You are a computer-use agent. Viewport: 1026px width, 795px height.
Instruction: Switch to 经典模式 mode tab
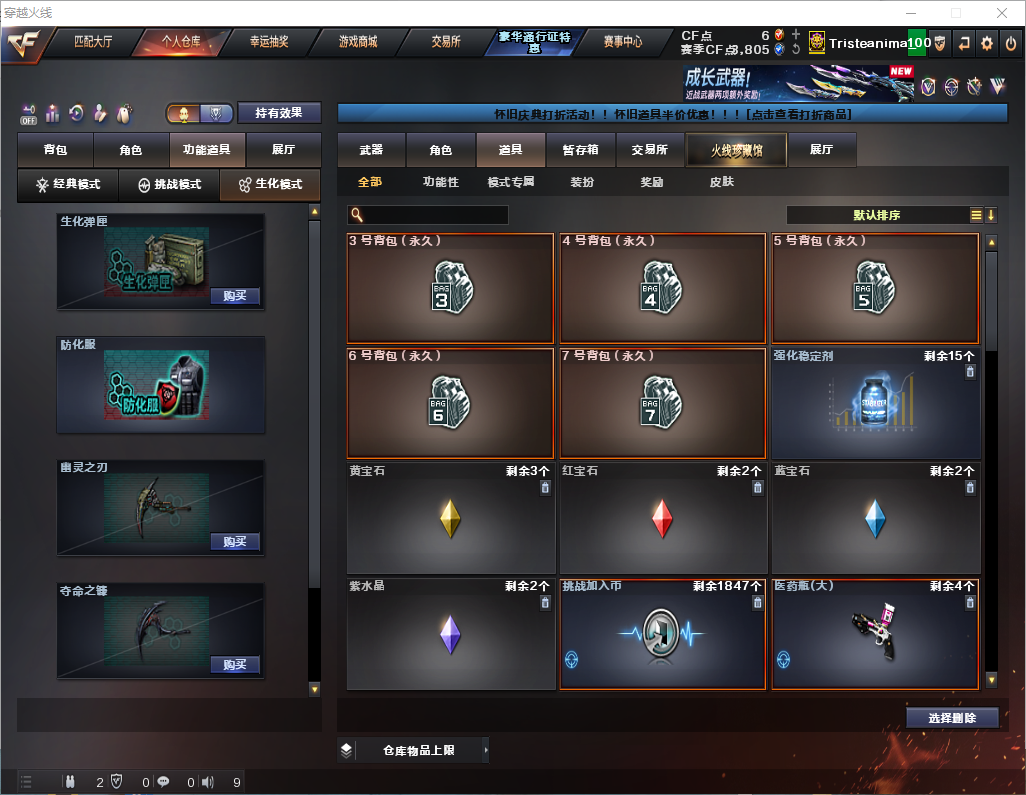[x=68, y=185]
